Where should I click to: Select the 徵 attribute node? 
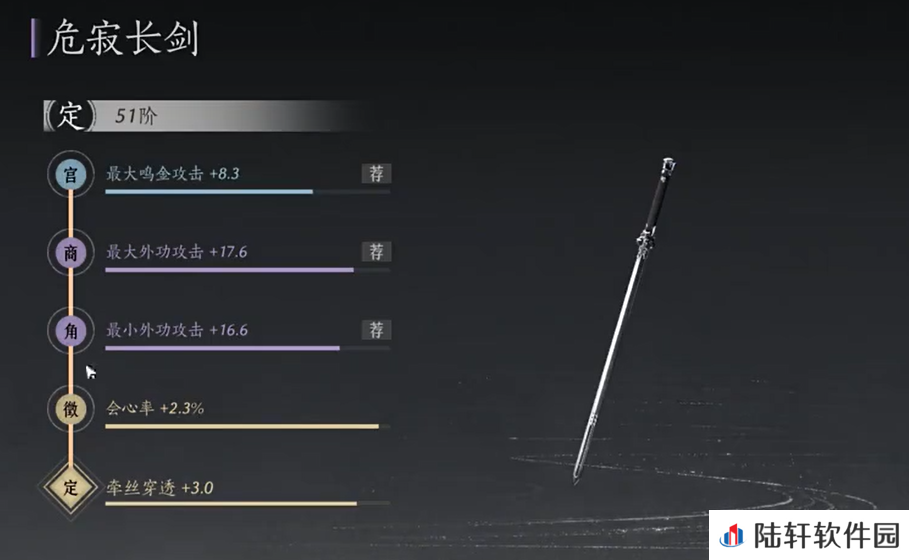pos(70,410)
